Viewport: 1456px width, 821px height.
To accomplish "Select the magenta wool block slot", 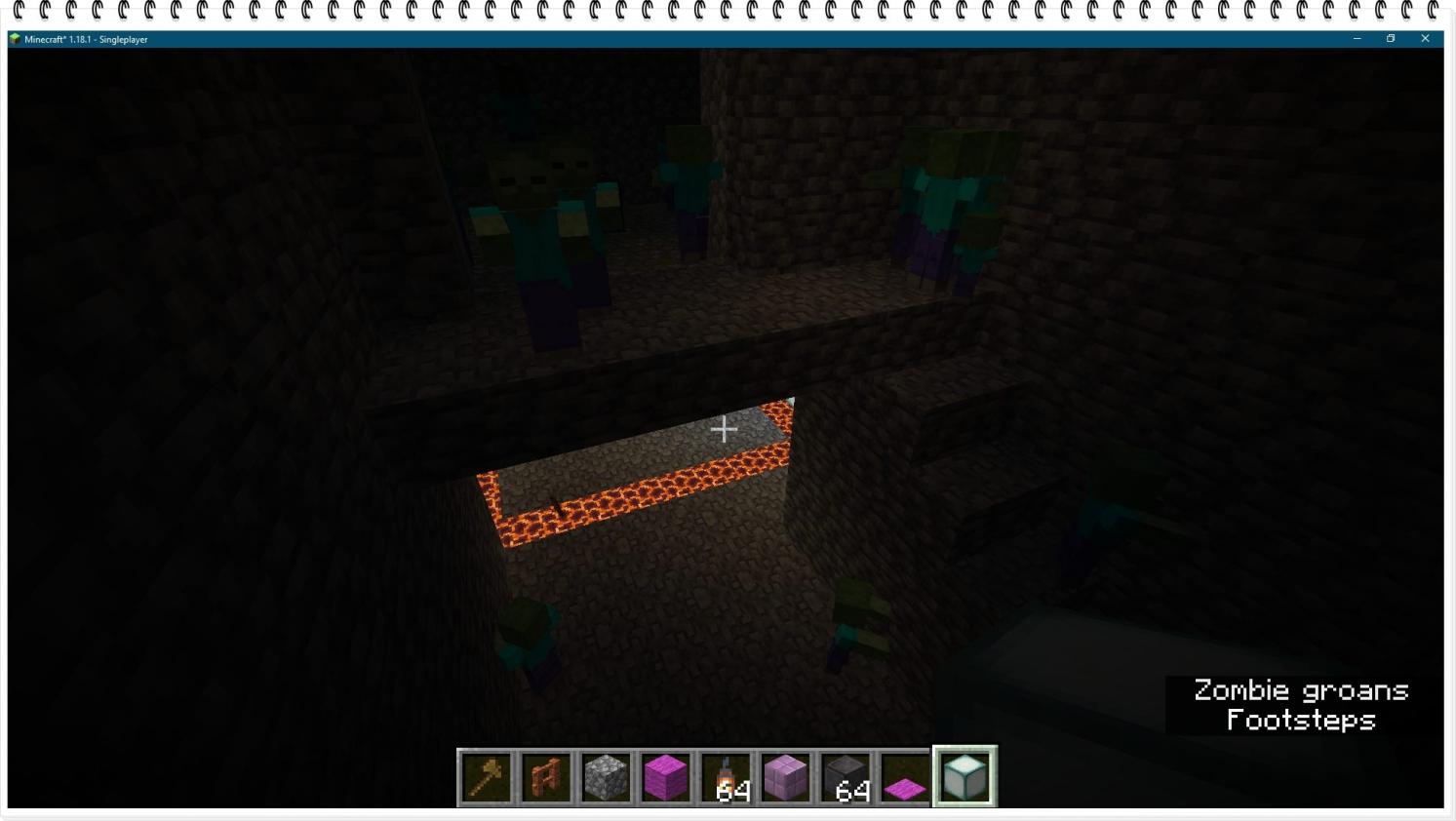I will click(666, 777).
